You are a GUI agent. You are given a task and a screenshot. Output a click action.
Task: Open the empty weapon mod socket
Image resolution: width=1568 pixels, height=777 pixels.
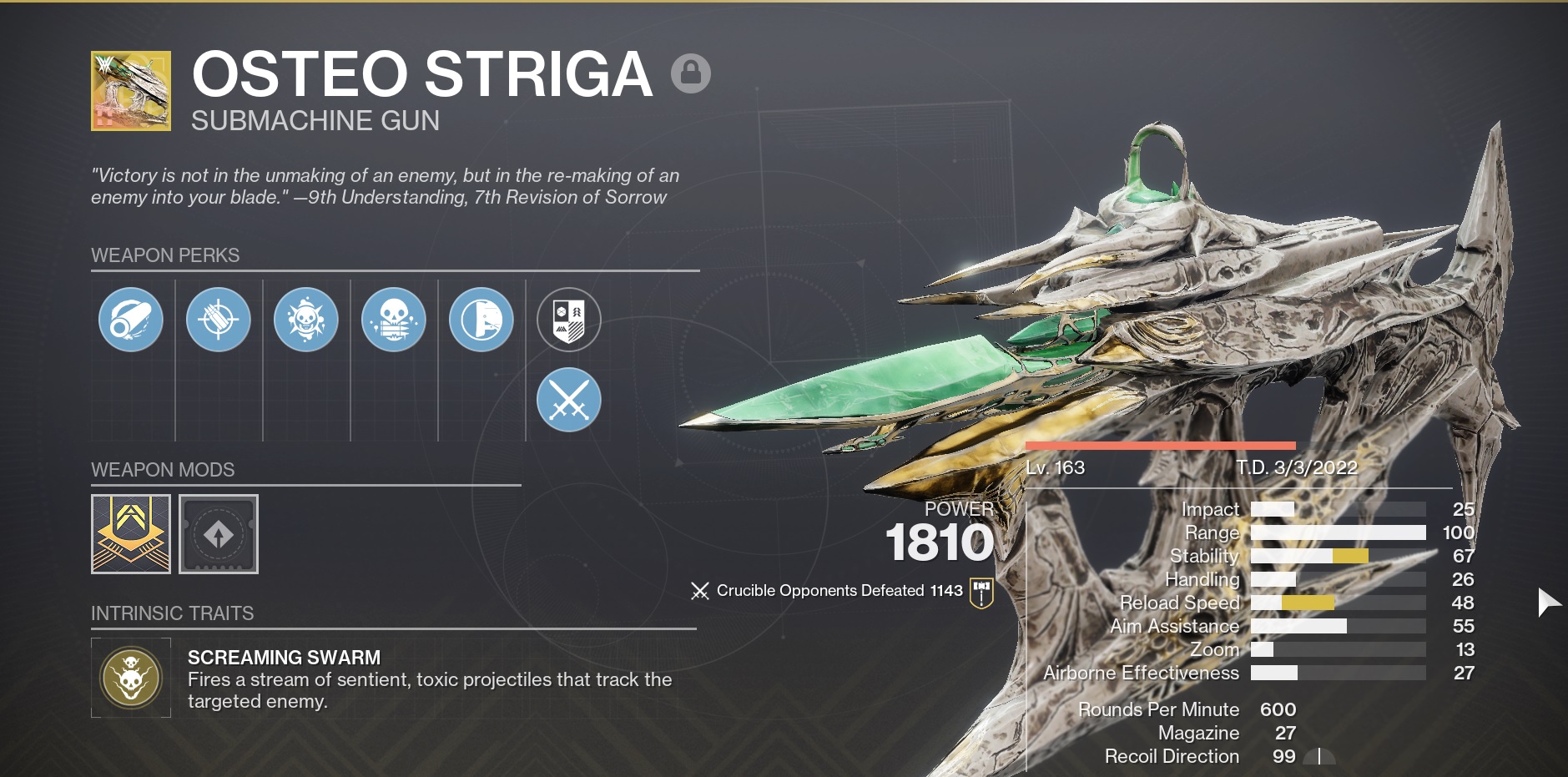(x=219, y=534)
